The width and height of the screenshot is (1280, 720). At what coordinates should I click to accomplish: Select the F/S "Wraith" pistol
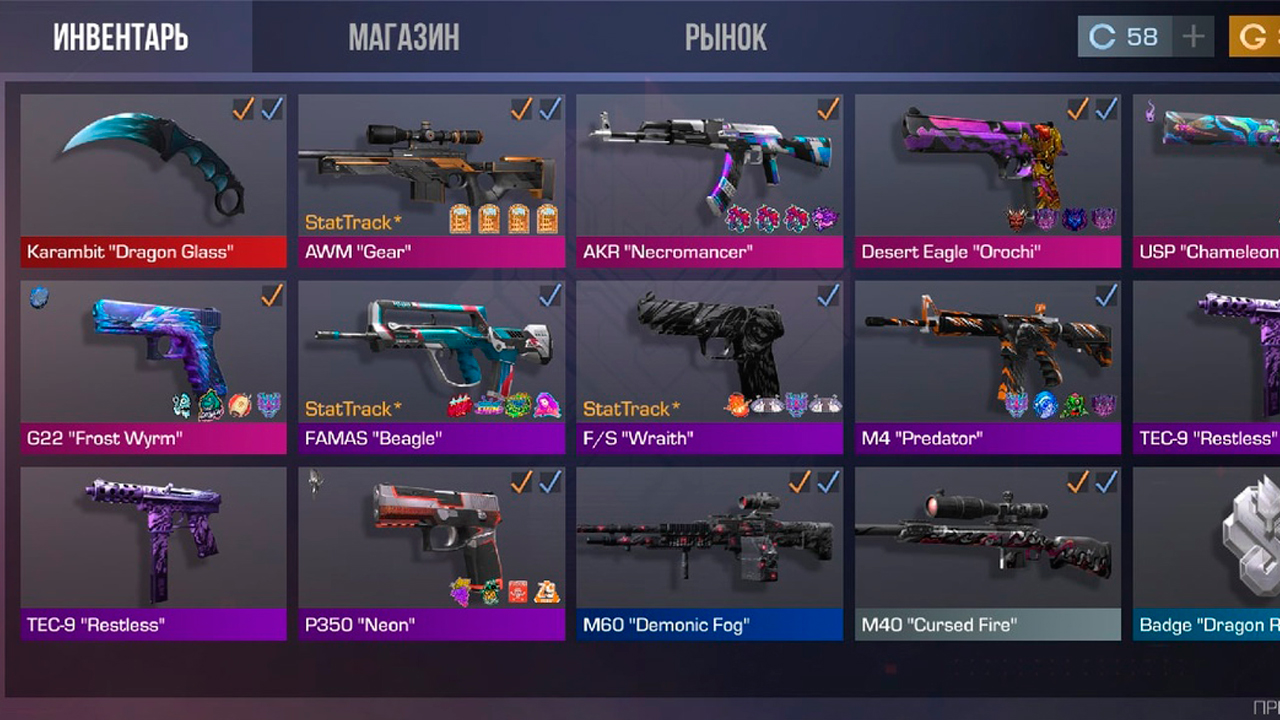(x=709, y=366)
